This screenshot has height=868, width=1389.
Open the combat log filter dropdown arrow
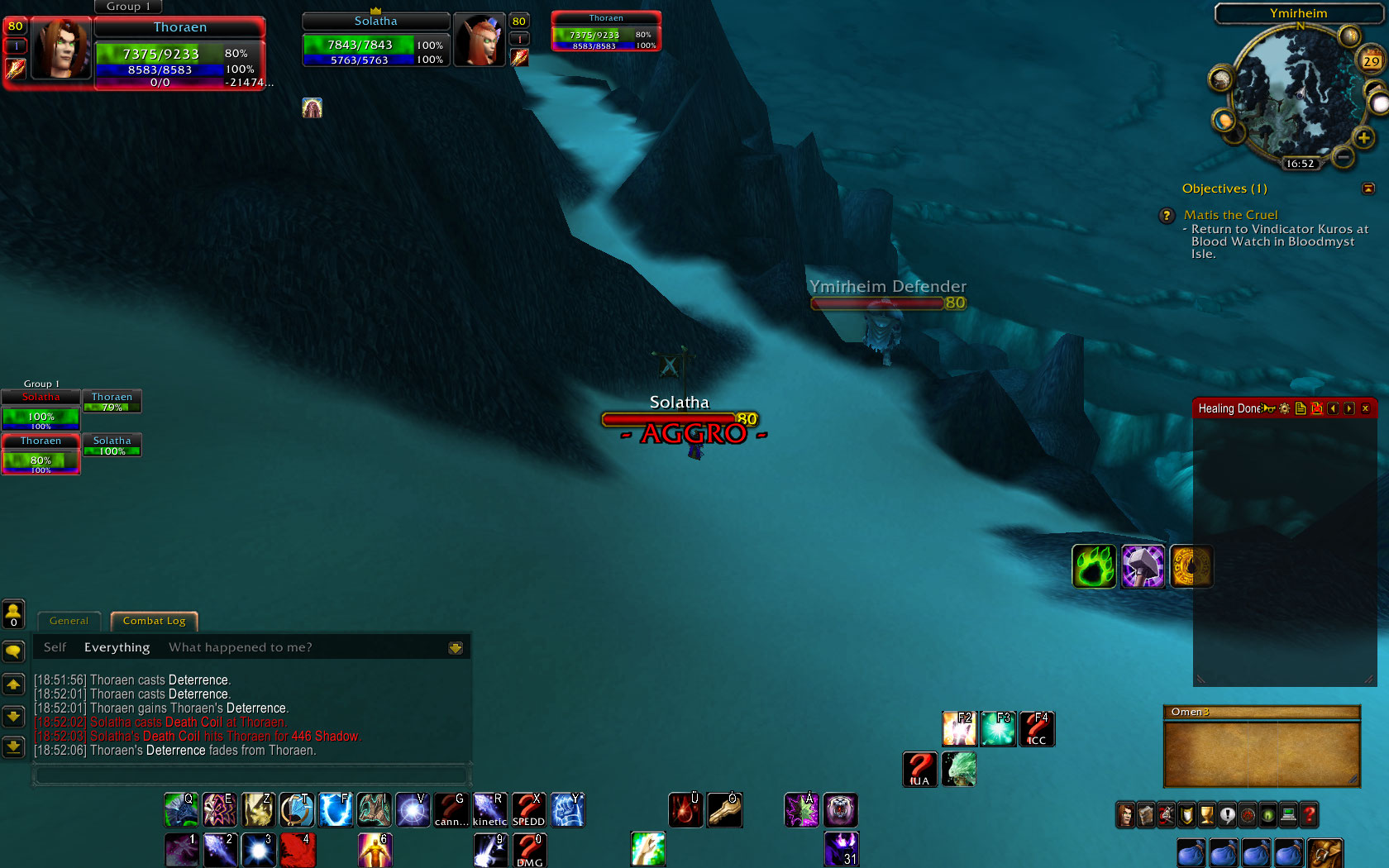[x=456, y=647]
